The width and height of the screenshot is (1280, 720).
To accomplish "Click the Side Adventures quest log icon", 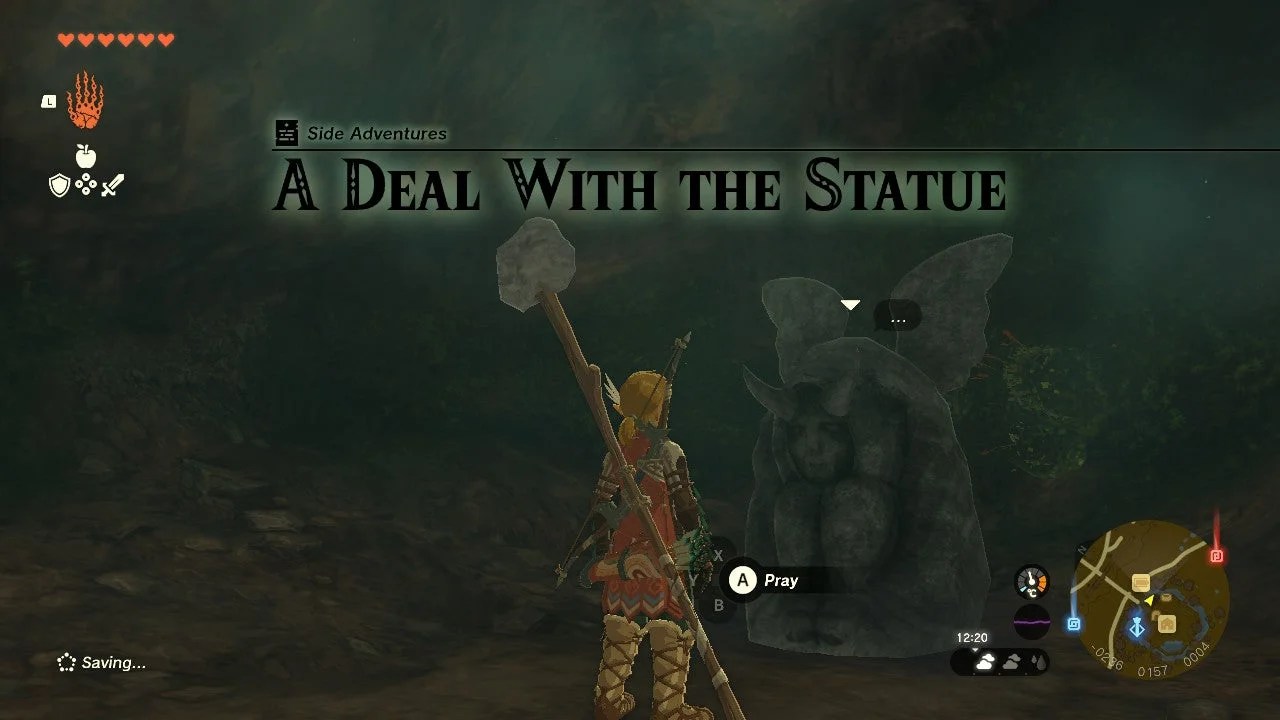I will click(286, 132).
